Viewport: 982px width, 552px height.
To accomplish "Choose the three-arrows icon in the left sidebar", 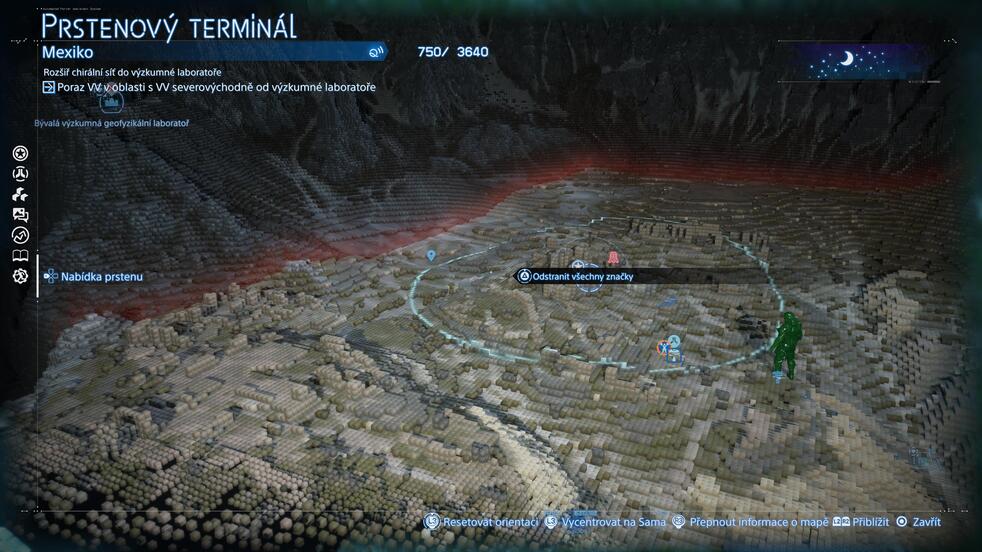I will point(20,194).
